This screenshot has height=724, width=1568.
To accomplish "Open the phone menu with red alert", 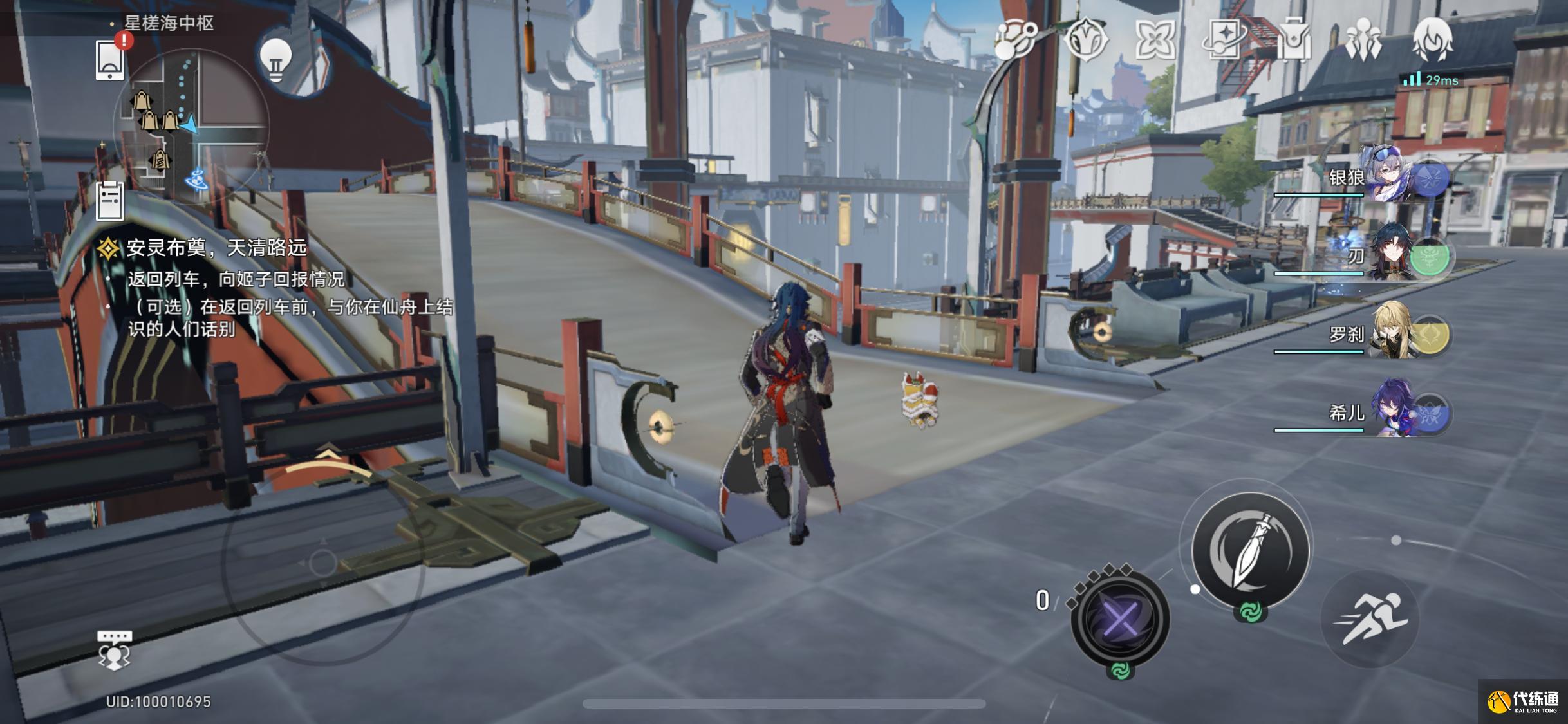I will tap(110, 60).
